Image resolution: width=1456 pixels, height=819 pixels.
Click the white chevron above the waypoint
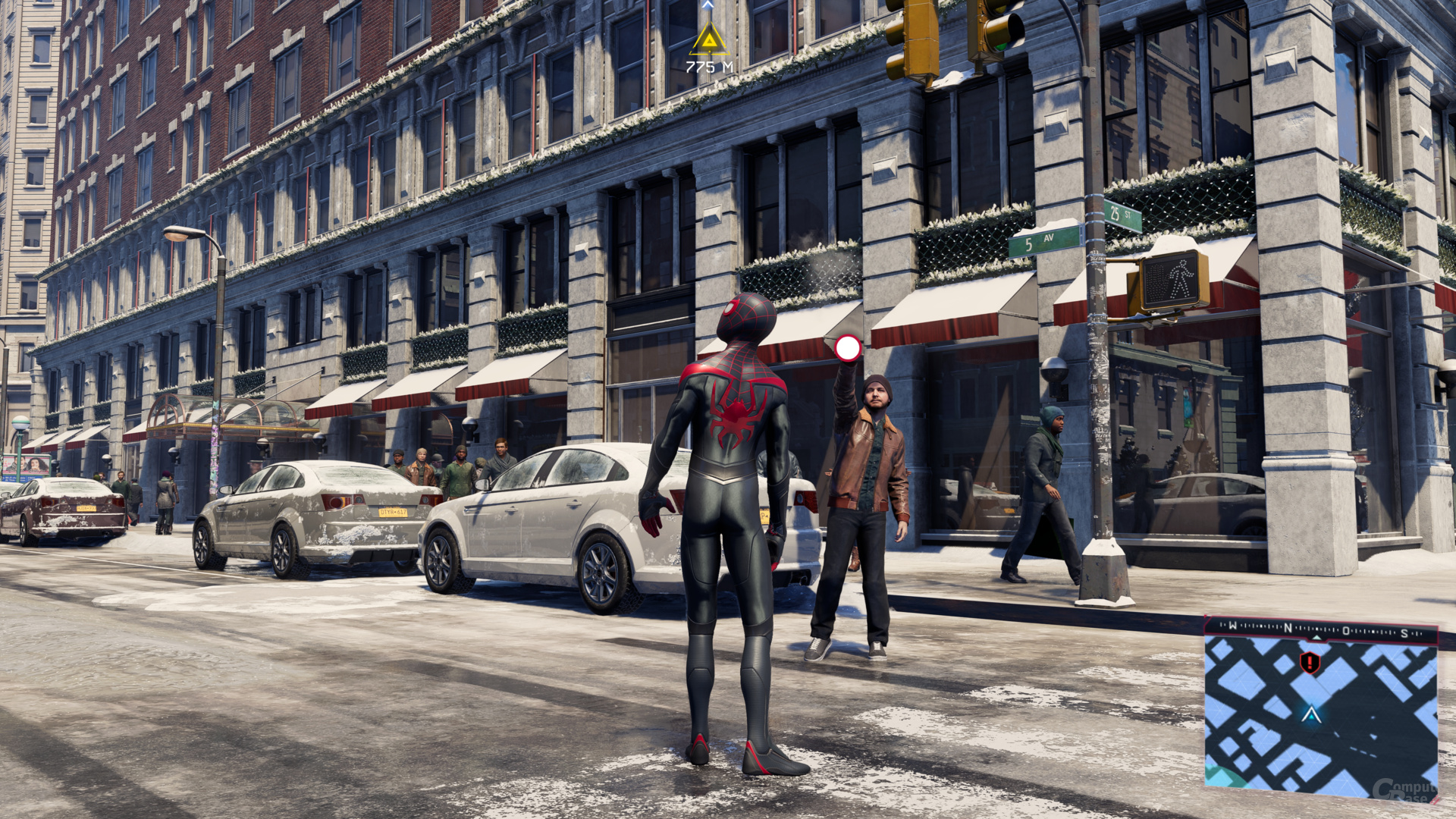pos(708,6)
